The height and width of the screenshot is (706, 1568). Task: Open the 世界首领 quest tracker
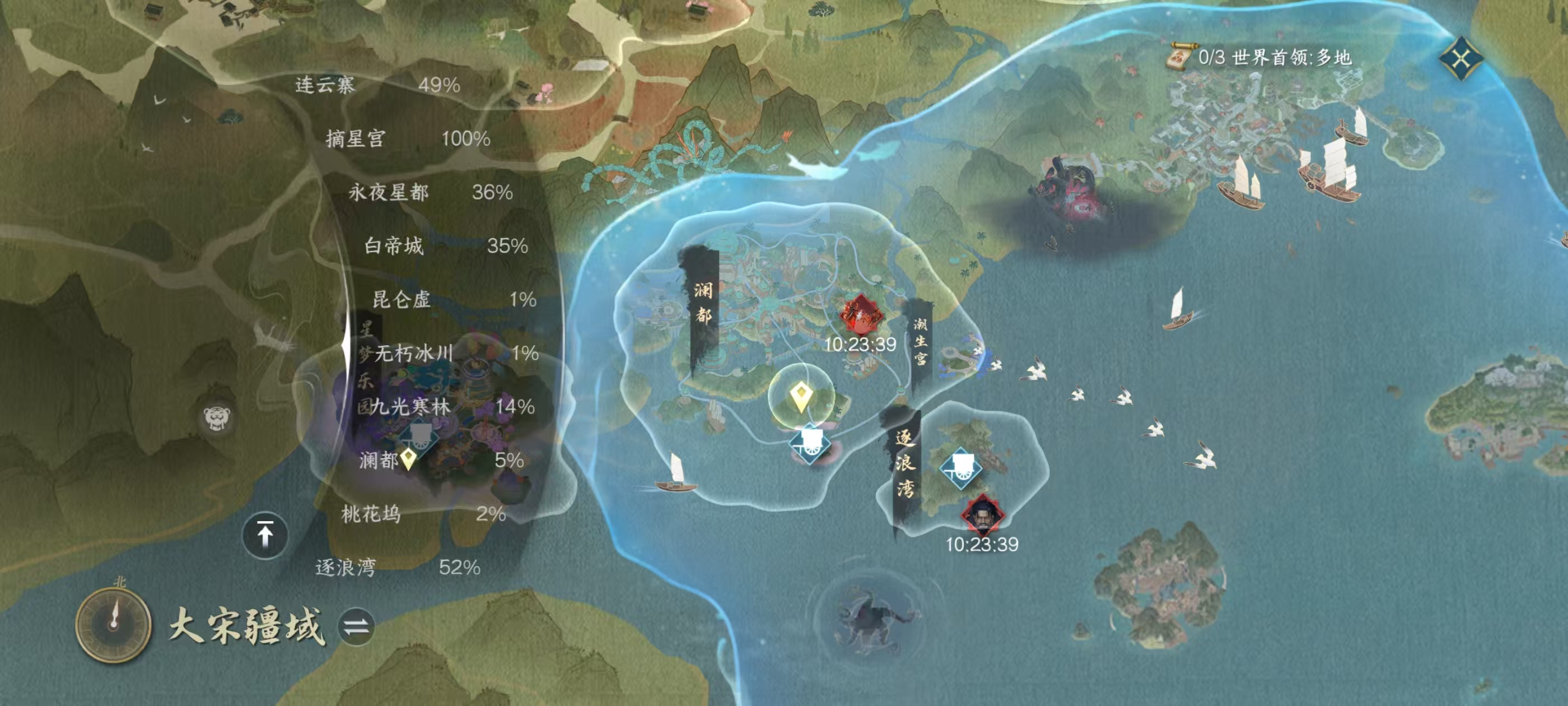(1260, 58)
